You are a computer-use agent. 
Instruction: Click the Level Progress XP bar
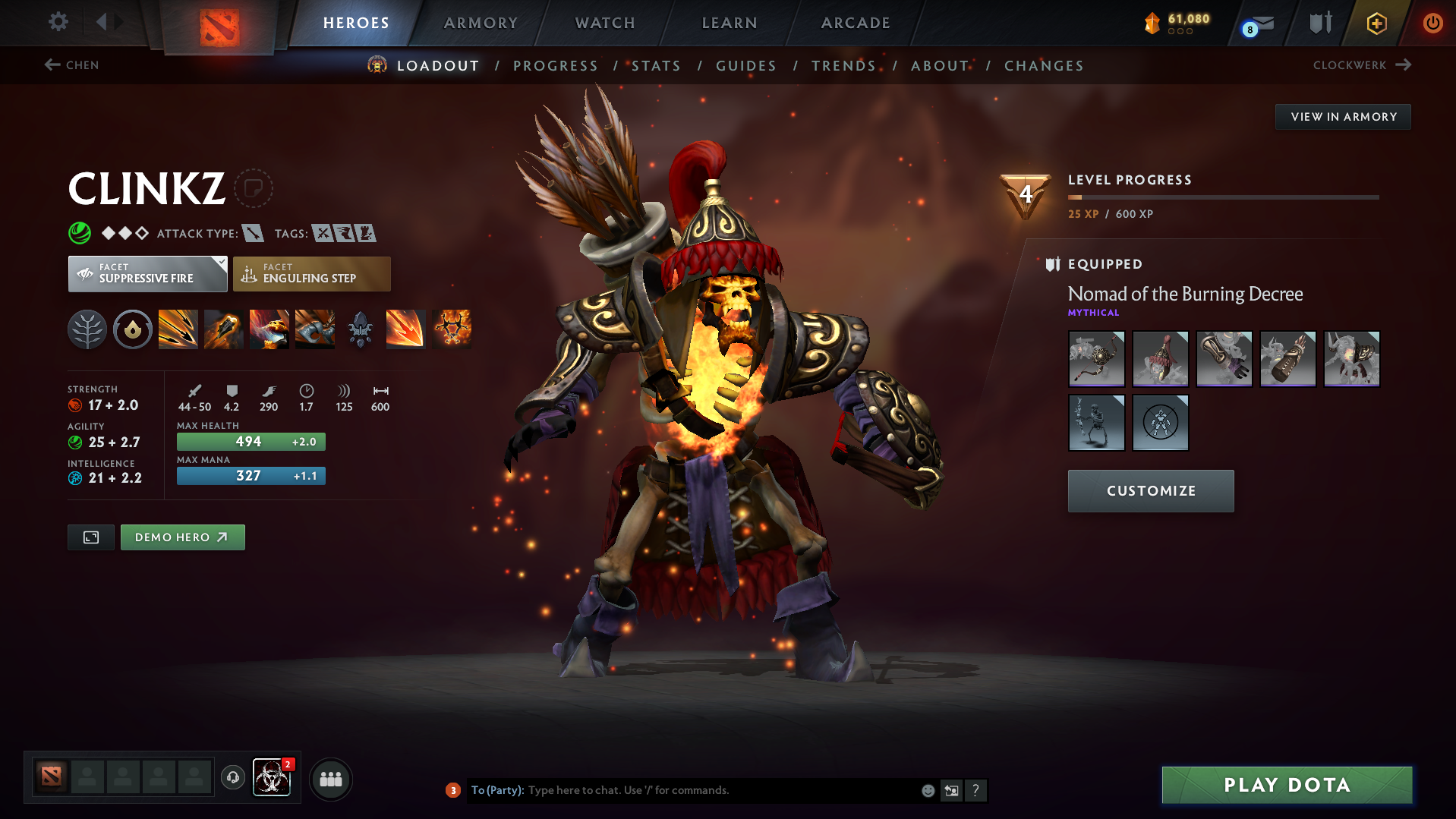(x=1222, y=197)
